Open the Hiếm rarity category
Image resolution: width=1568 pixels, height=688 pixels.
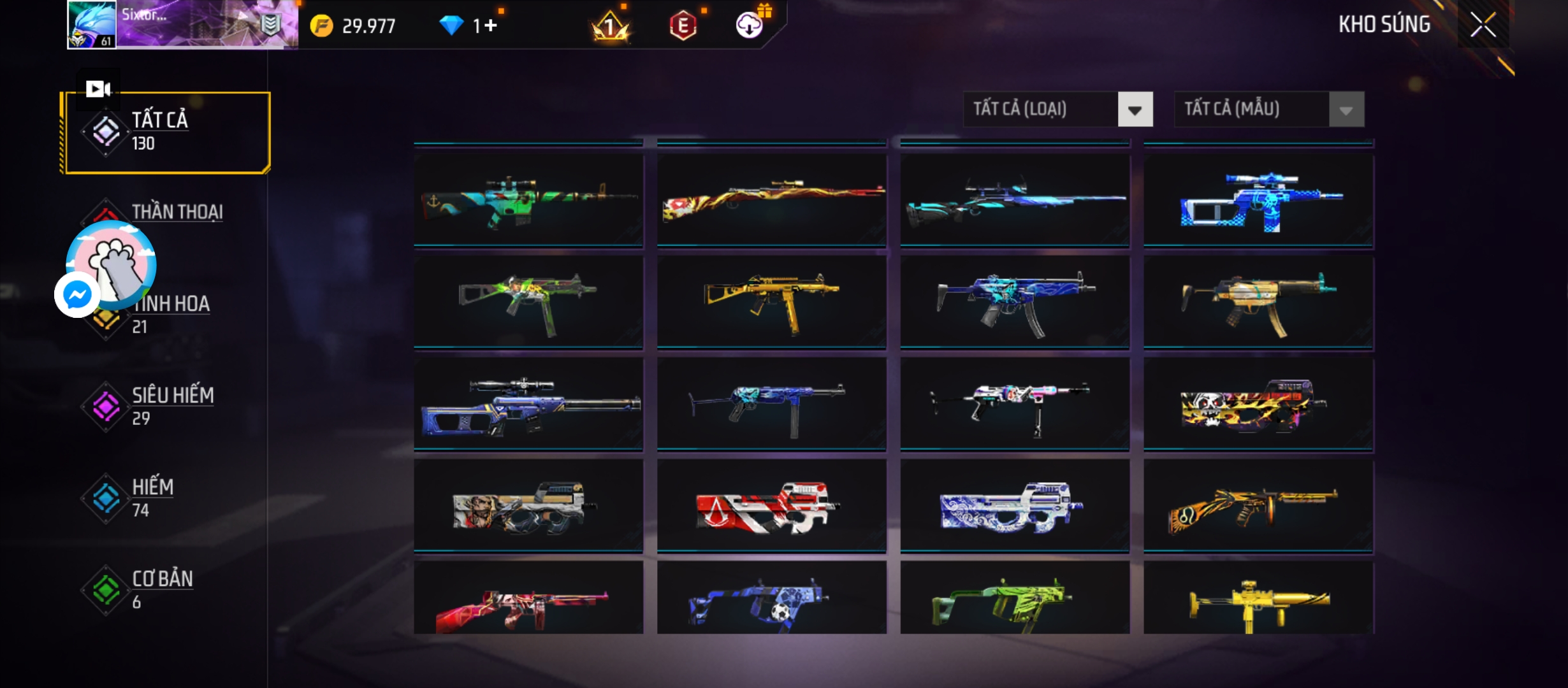tap(152, 497)
